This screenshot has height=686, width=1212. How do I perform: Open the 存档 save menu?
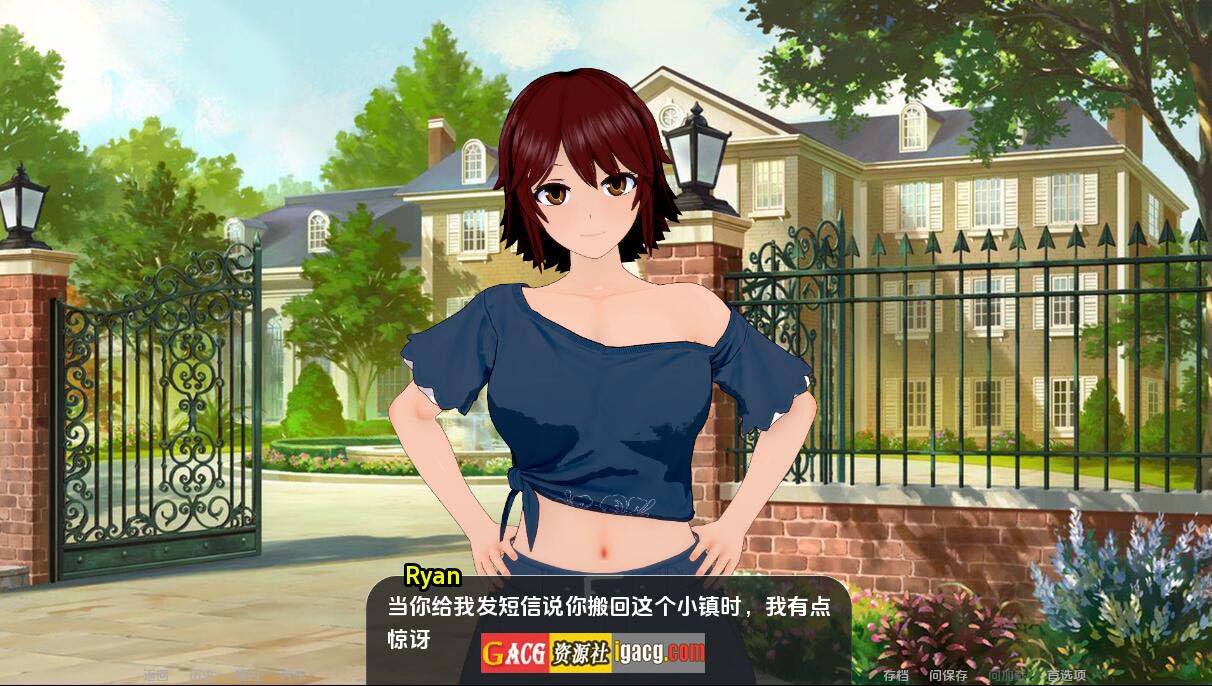coord(896,675)
